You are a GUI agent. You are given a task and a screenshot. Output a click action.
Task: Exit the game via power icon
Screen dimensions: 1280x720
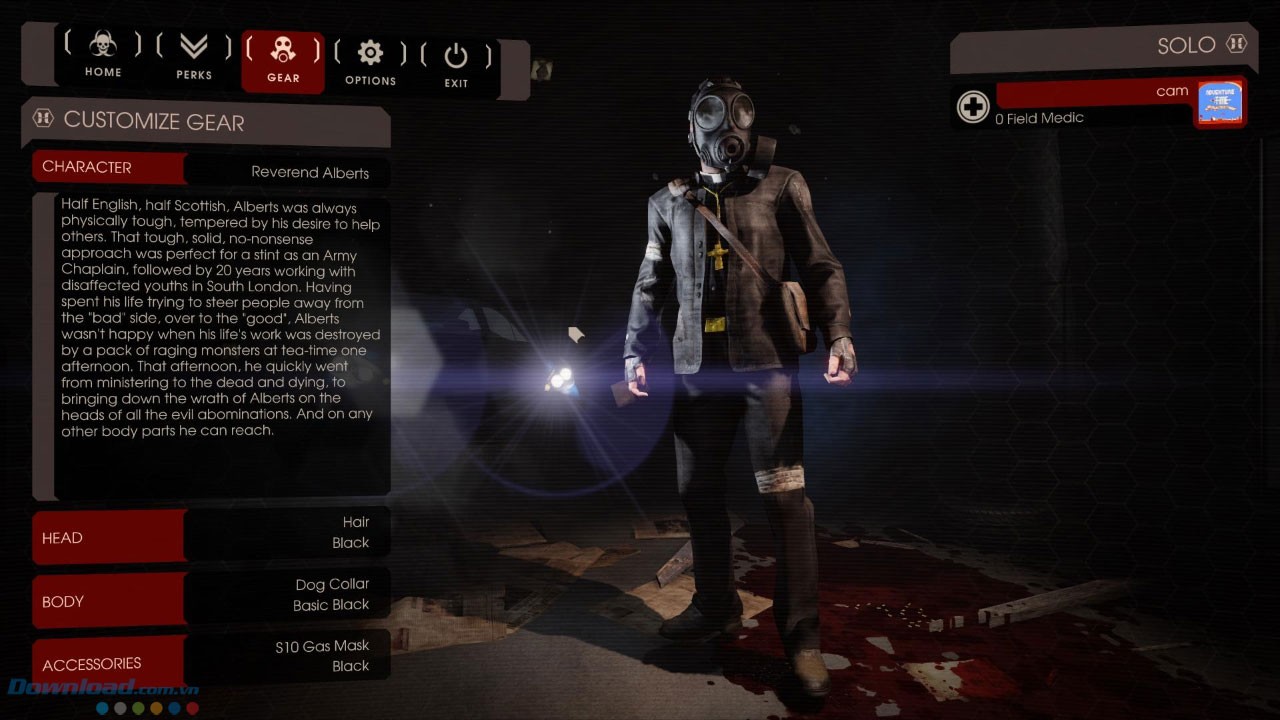456,64
